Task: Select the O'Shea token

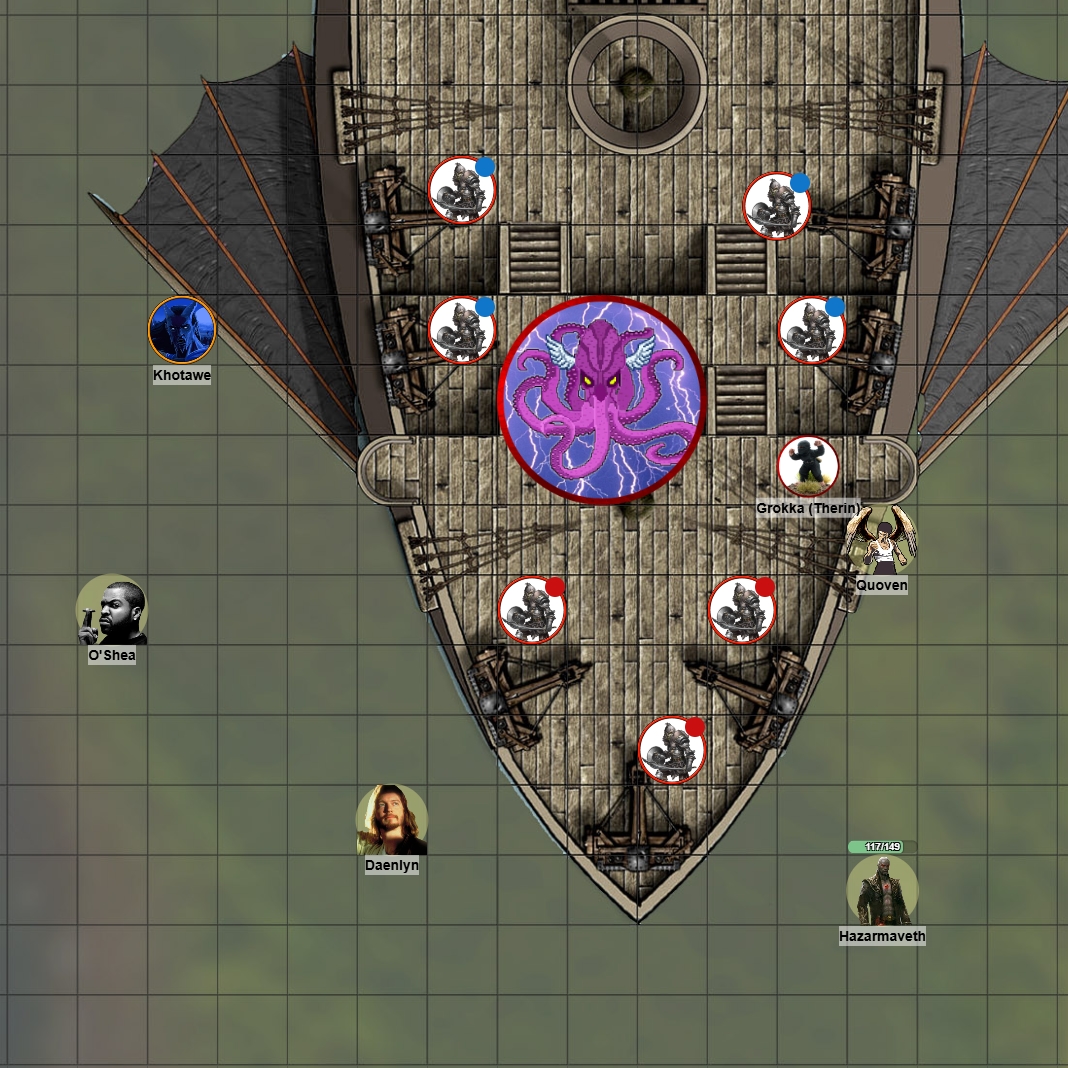Action: coord(112,610)
